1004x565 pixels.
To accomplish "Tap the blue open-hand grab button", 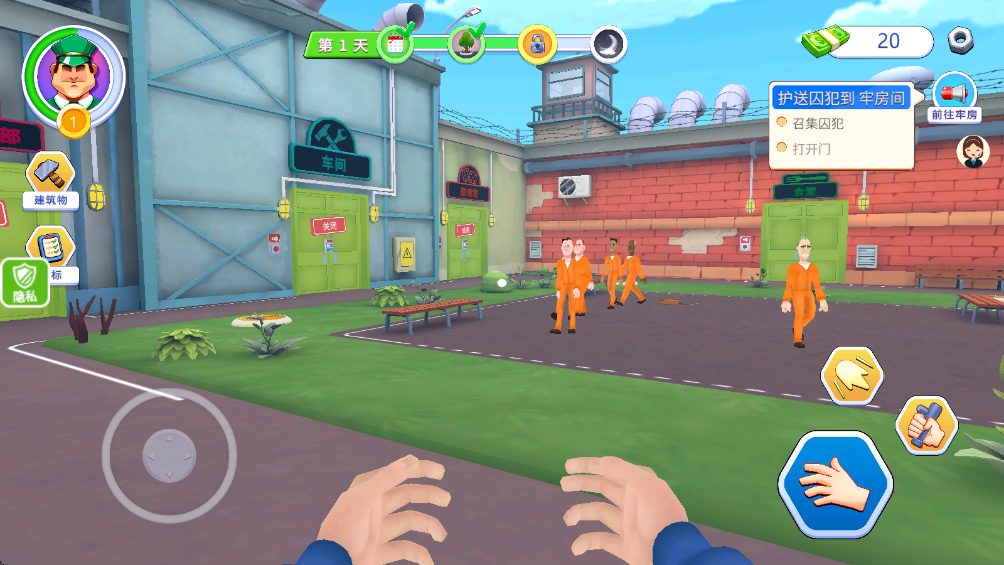I will pyautogui.click(x=835, y=484).
